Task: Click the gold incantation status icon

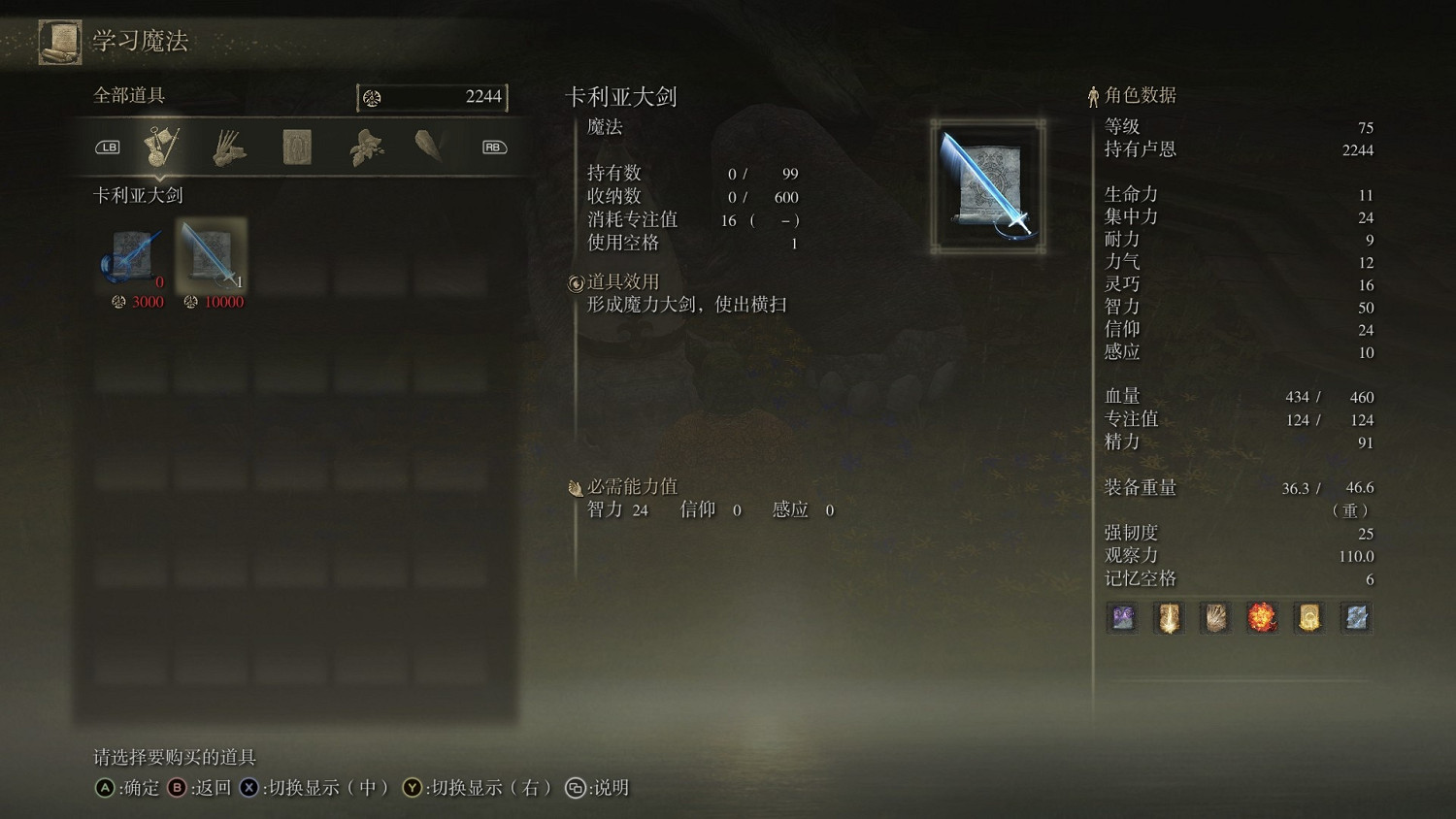Action: coord(1310,618)
